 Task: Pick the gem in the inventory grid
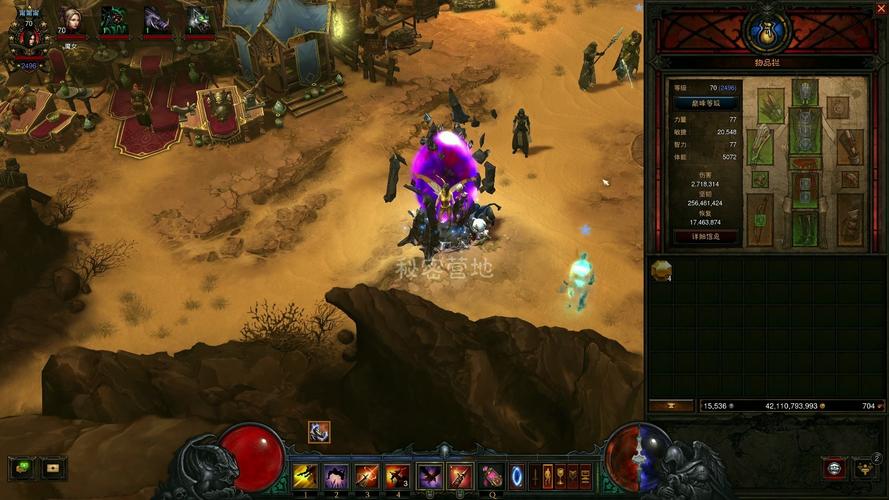(660, 270)
